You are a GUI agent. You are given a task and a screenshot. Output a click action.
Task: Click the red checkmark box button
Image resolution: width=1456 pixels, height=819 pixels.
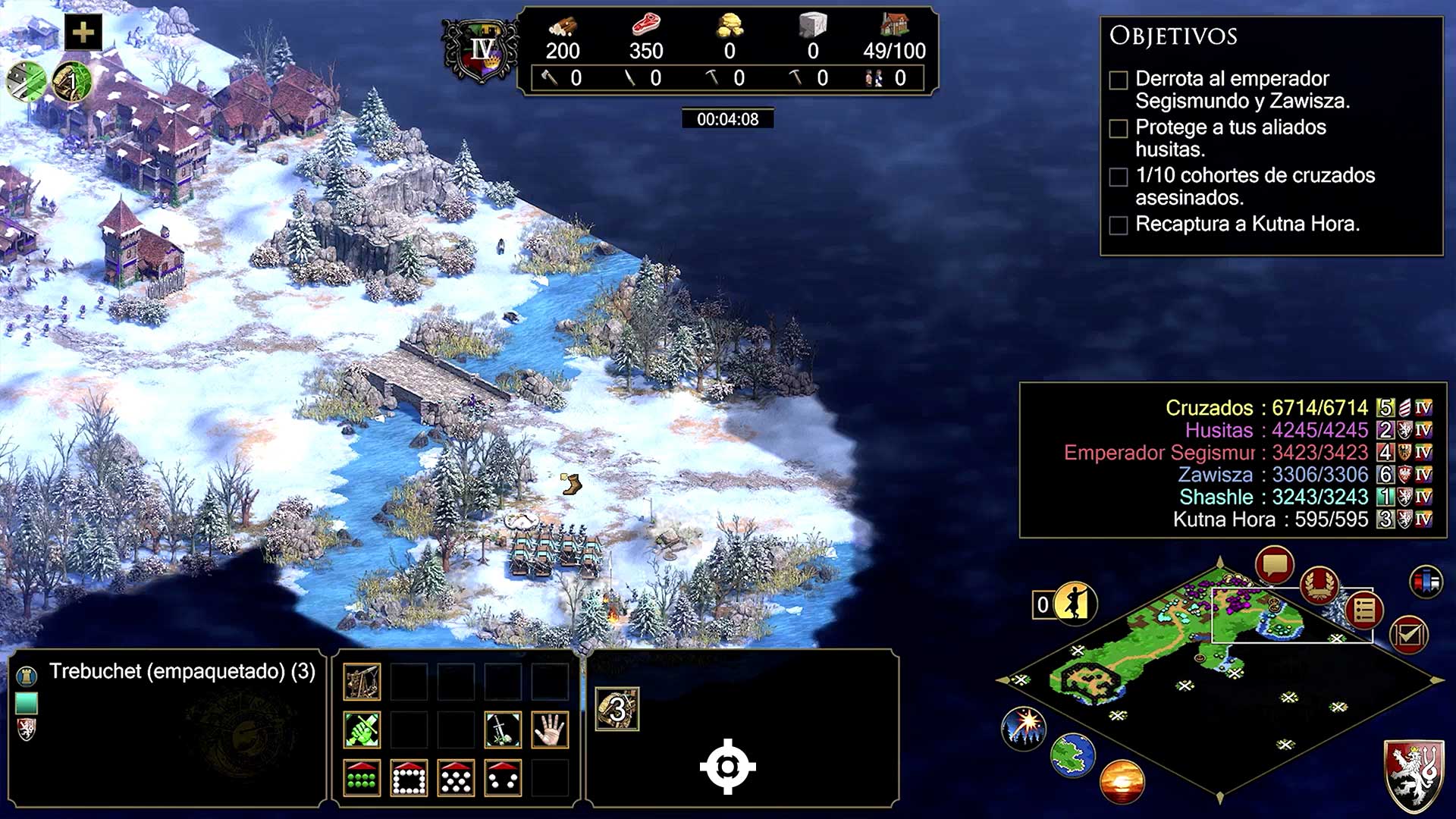pos(1408,635)
